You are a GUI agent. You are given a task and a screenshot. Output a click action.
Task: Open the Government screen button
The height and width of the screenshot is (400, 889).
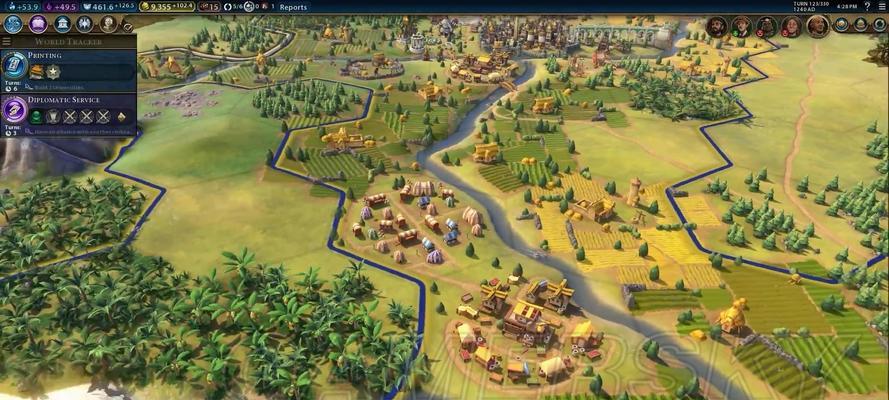[62, 23]
